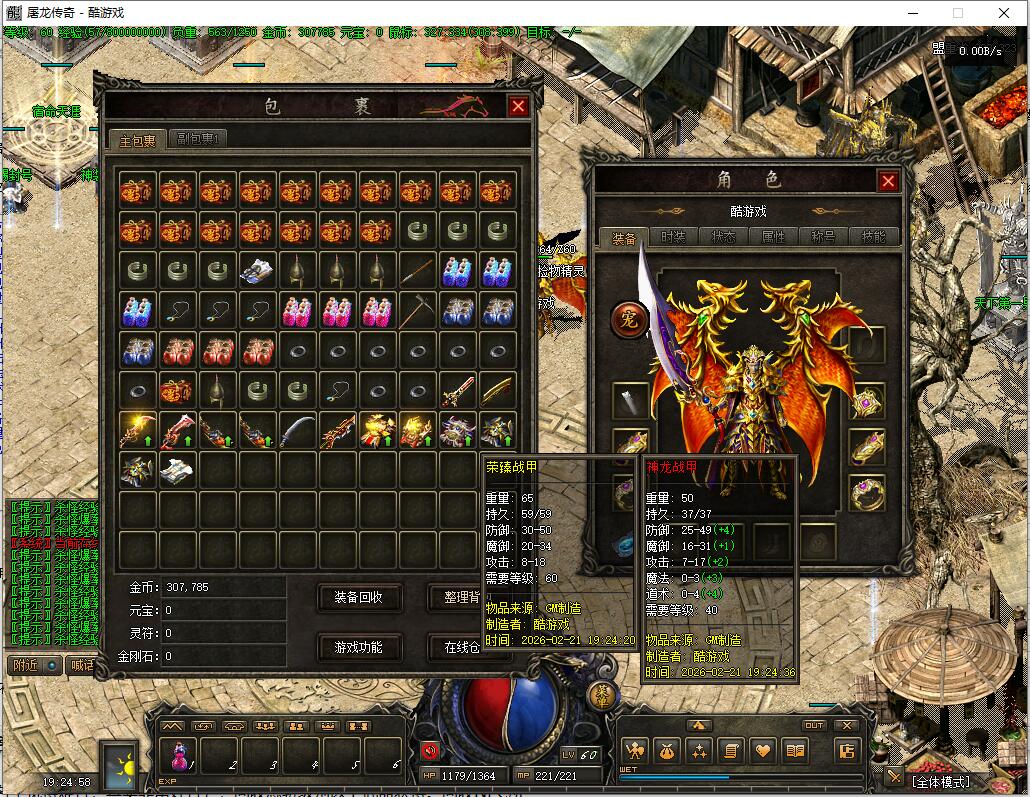Toggle the red sound speaker icon
This screenshot has width=1030, height=797.
(430, 750)
